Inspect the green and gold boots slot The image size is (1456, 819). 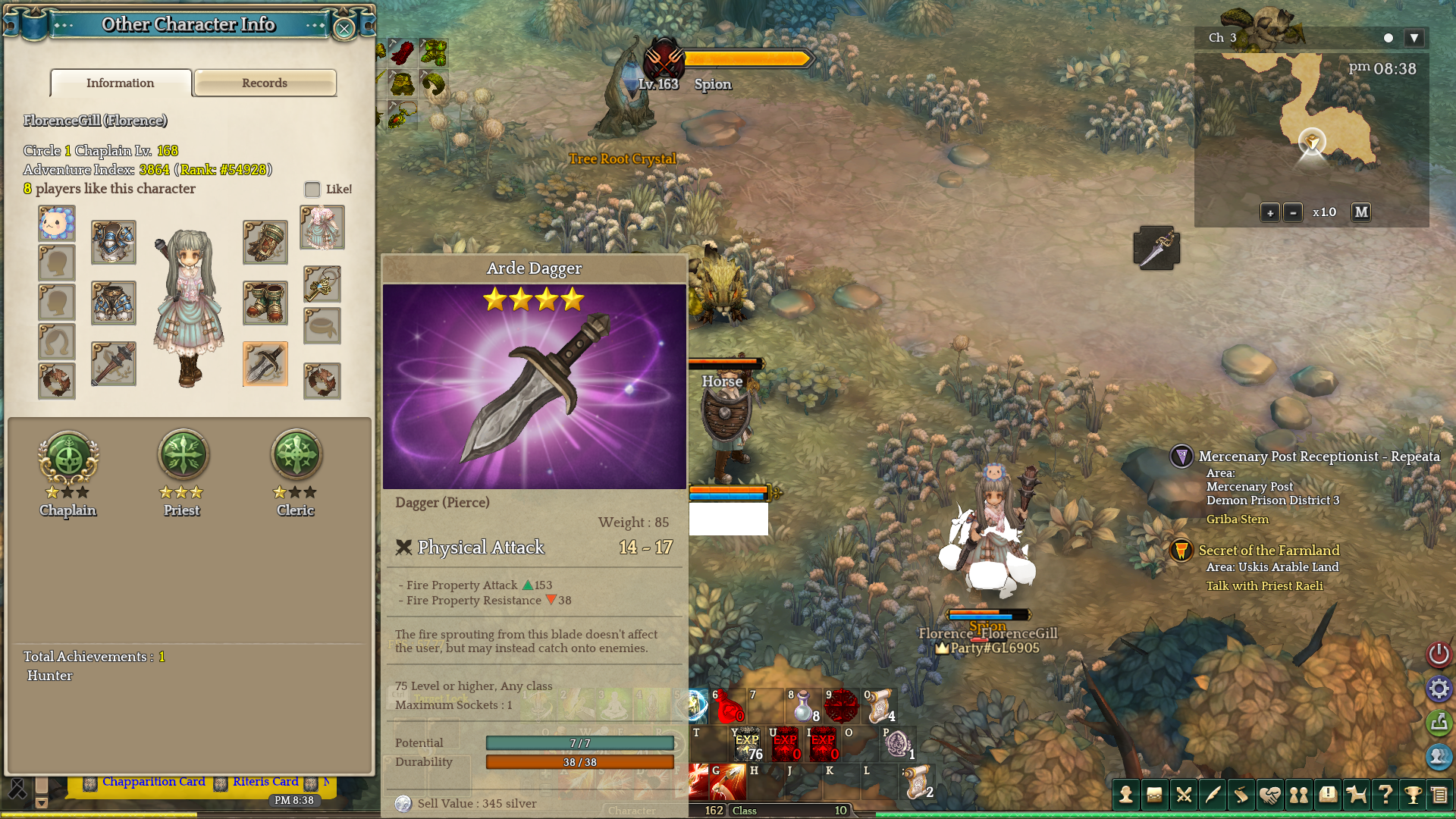pos(265,303)
